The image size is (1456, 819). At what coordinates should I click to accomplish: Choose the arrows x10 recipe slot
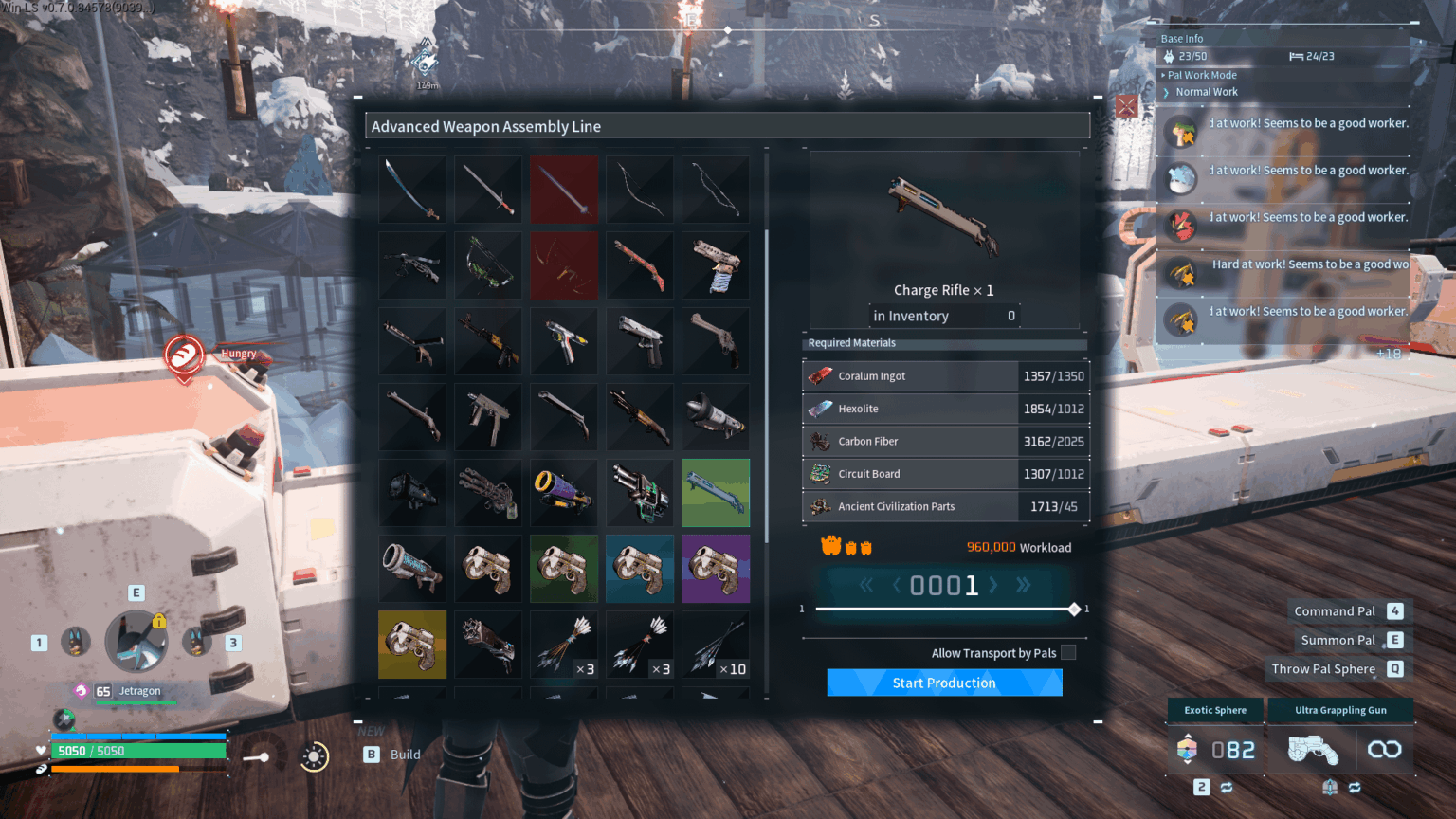click(x=716, y=645)
